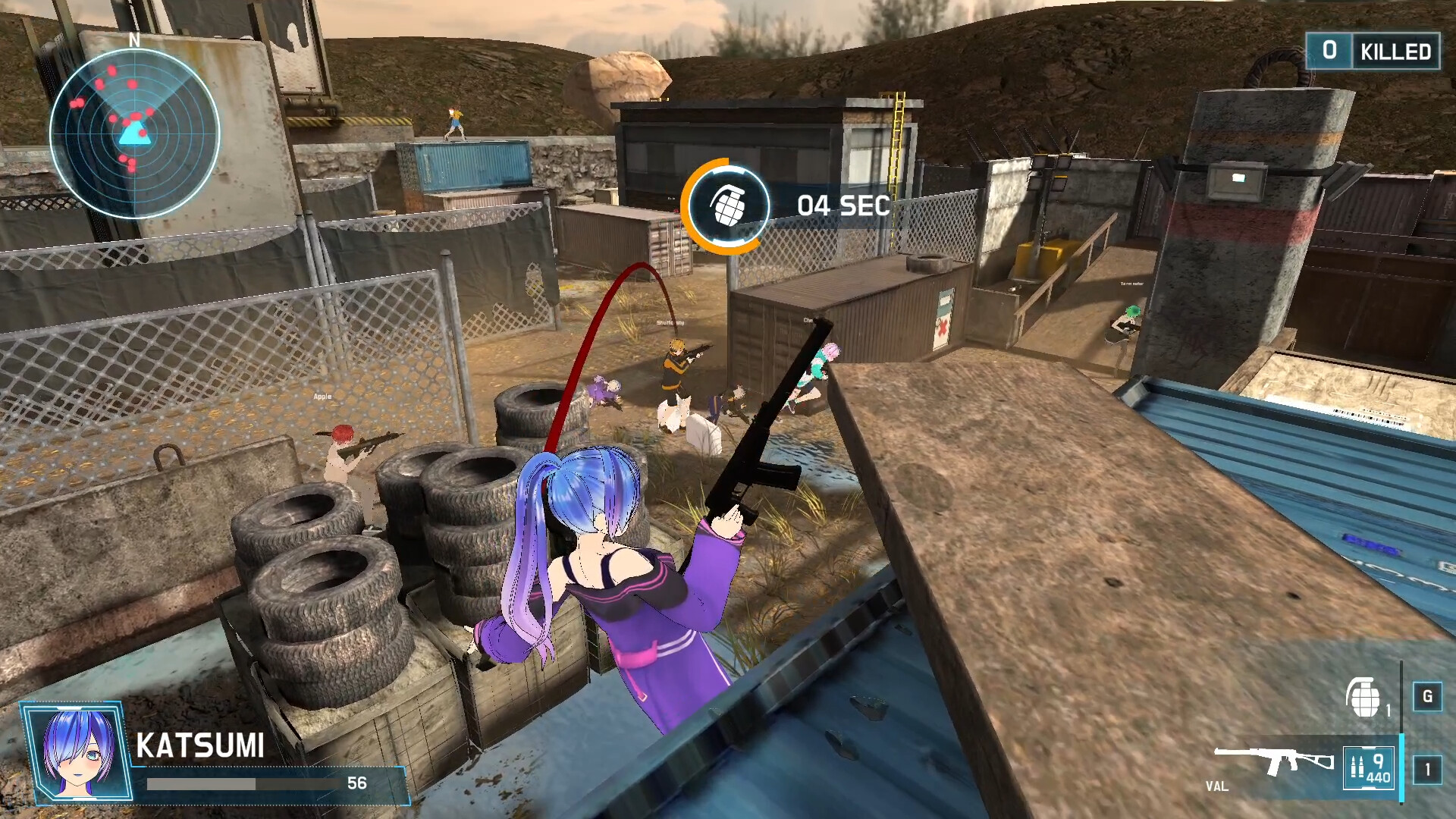Click the grenade icon in the 04 SEC timer
Image resolution: width=1456 pixels, height=819 pixels.
730,205
